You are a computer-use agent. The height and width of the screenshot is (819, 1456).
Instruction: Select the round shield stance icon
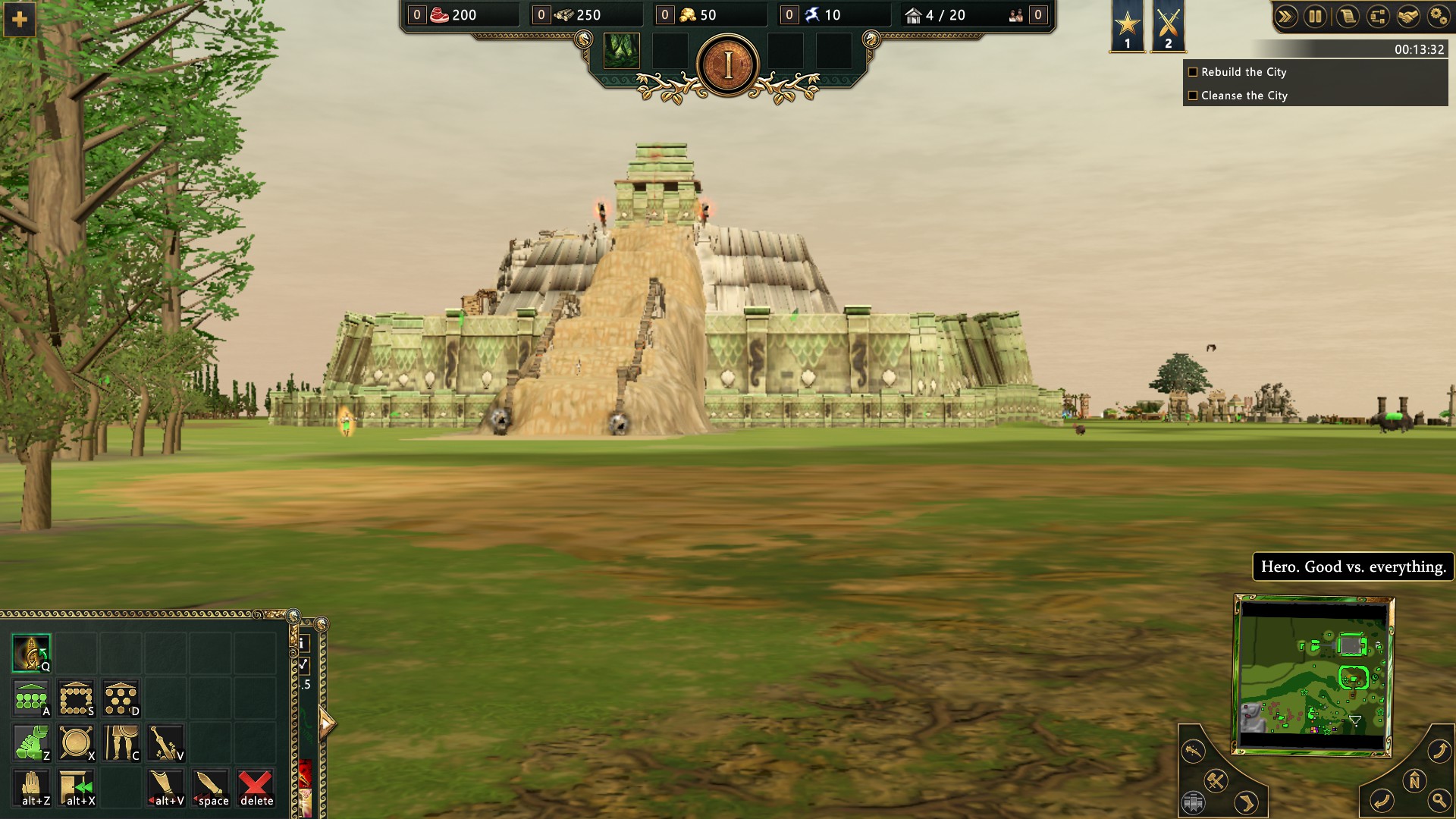[x=76, y=742]
